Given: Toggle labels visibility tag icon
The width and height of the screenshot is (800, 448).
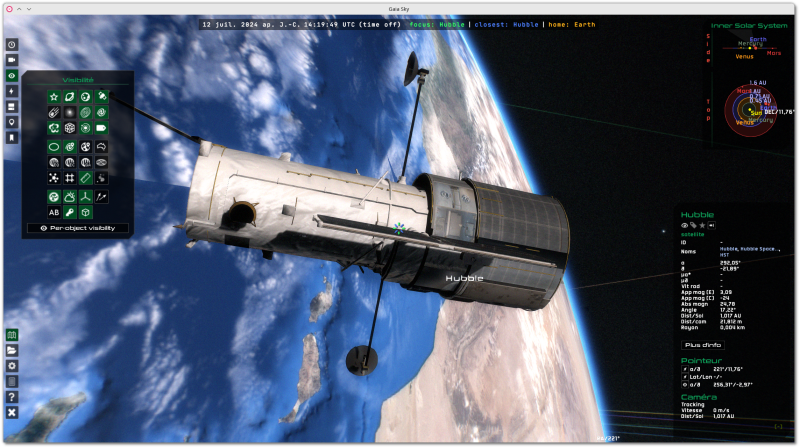Looking at the screenshot, I should point(102,129).
